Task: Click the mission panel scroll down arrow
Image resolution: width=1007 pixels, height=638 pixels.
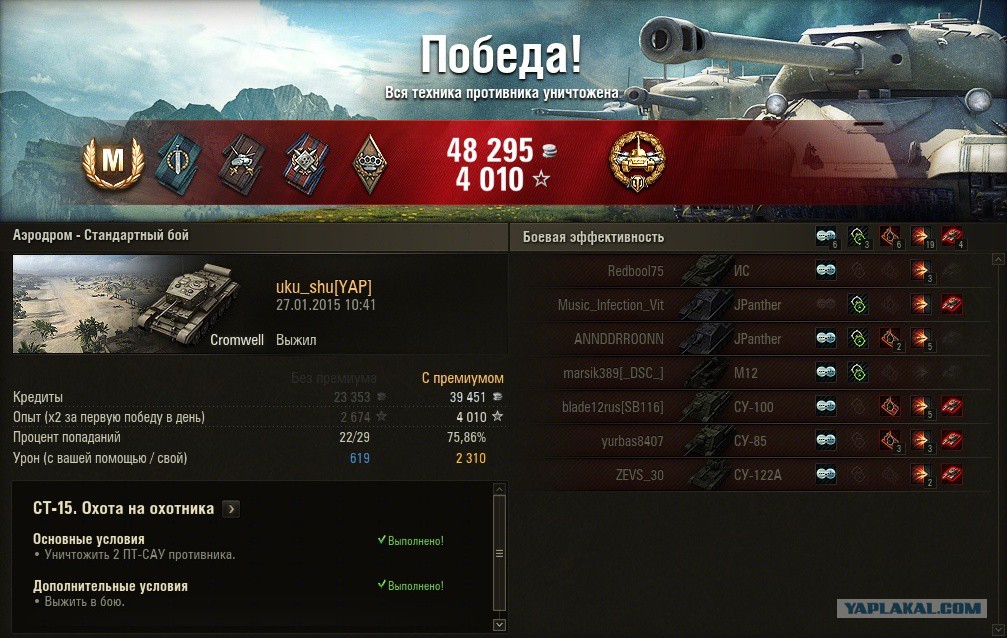Action: click(x=500, y=624)
